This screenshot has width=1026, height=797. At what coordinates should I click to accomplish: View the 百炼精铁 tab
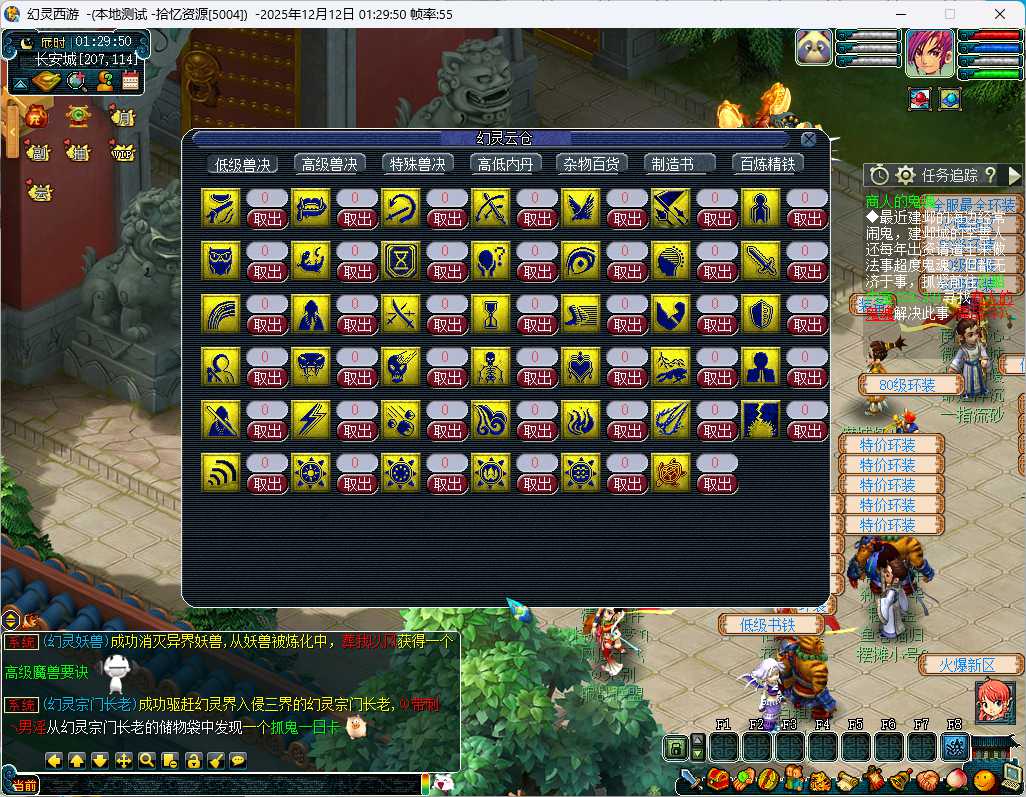pos(767,164)
